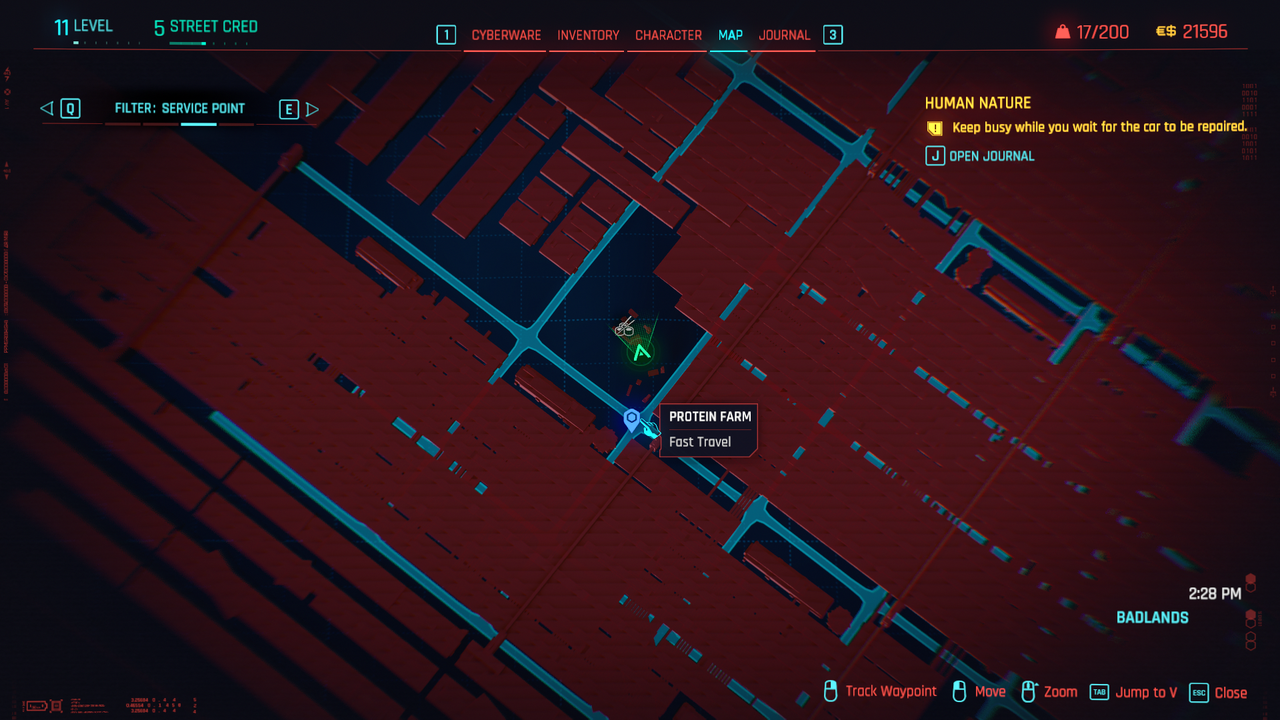Jump to V on the map

tap(1134, 692)
